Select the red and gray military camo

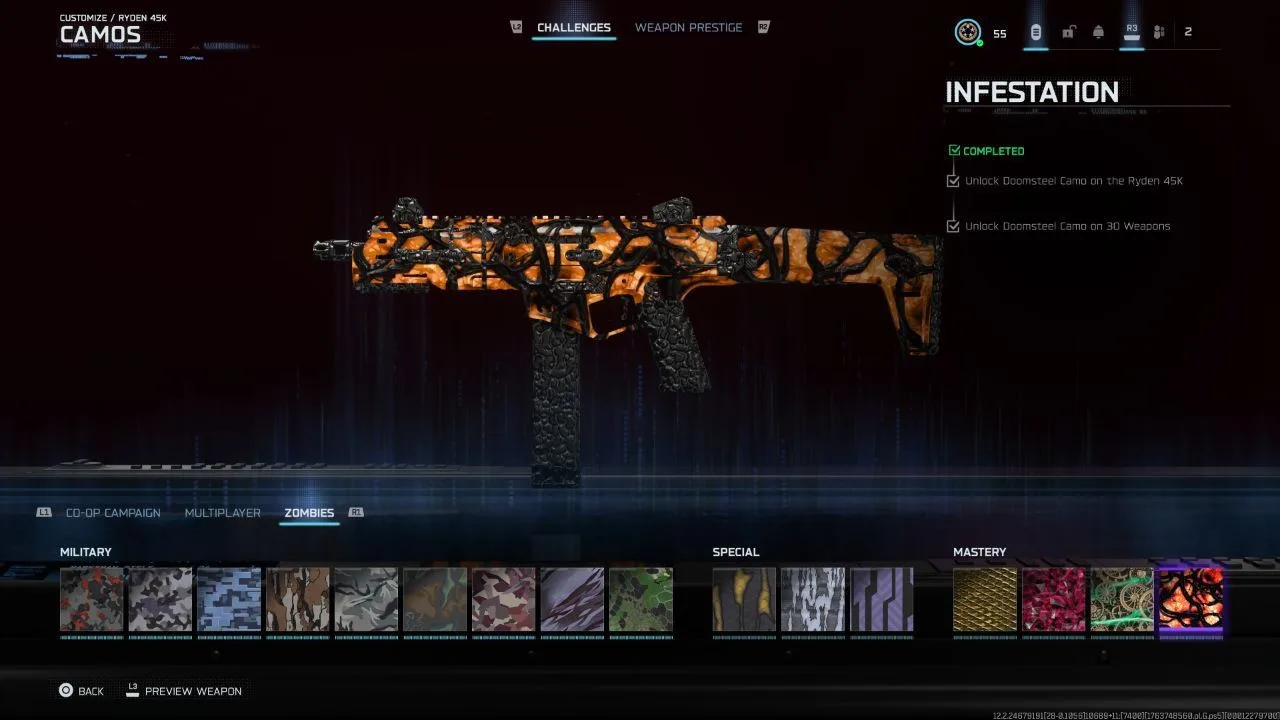pyautogui.click(x=92, y=600)
